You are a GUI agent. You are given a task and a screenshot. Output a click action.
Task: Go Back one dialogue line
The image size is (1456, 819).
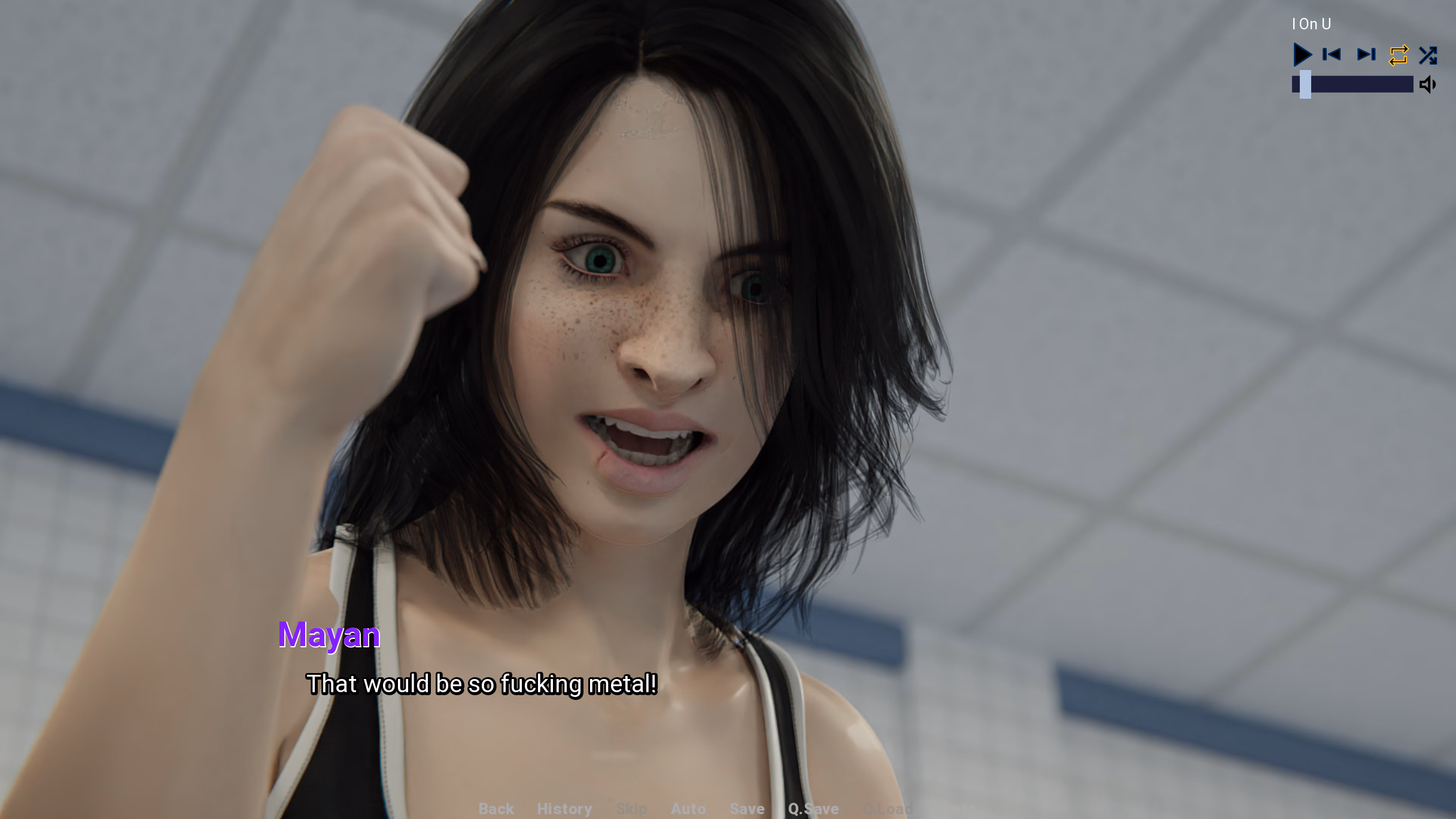pyautogui.click(x=496, y=809)
